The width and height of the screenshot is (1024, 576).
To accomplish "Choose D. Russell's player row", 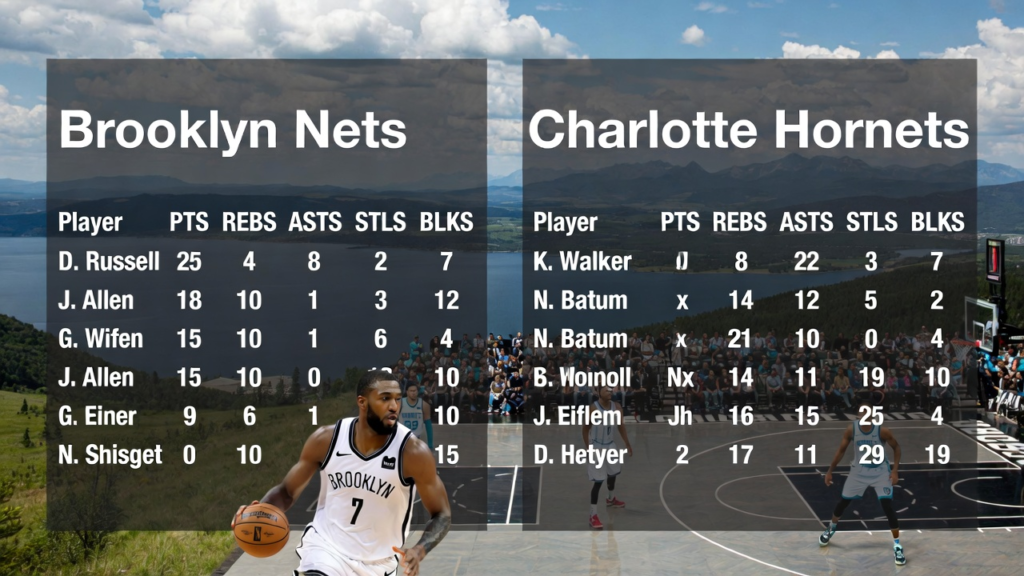I will click(x=109, y=262).
